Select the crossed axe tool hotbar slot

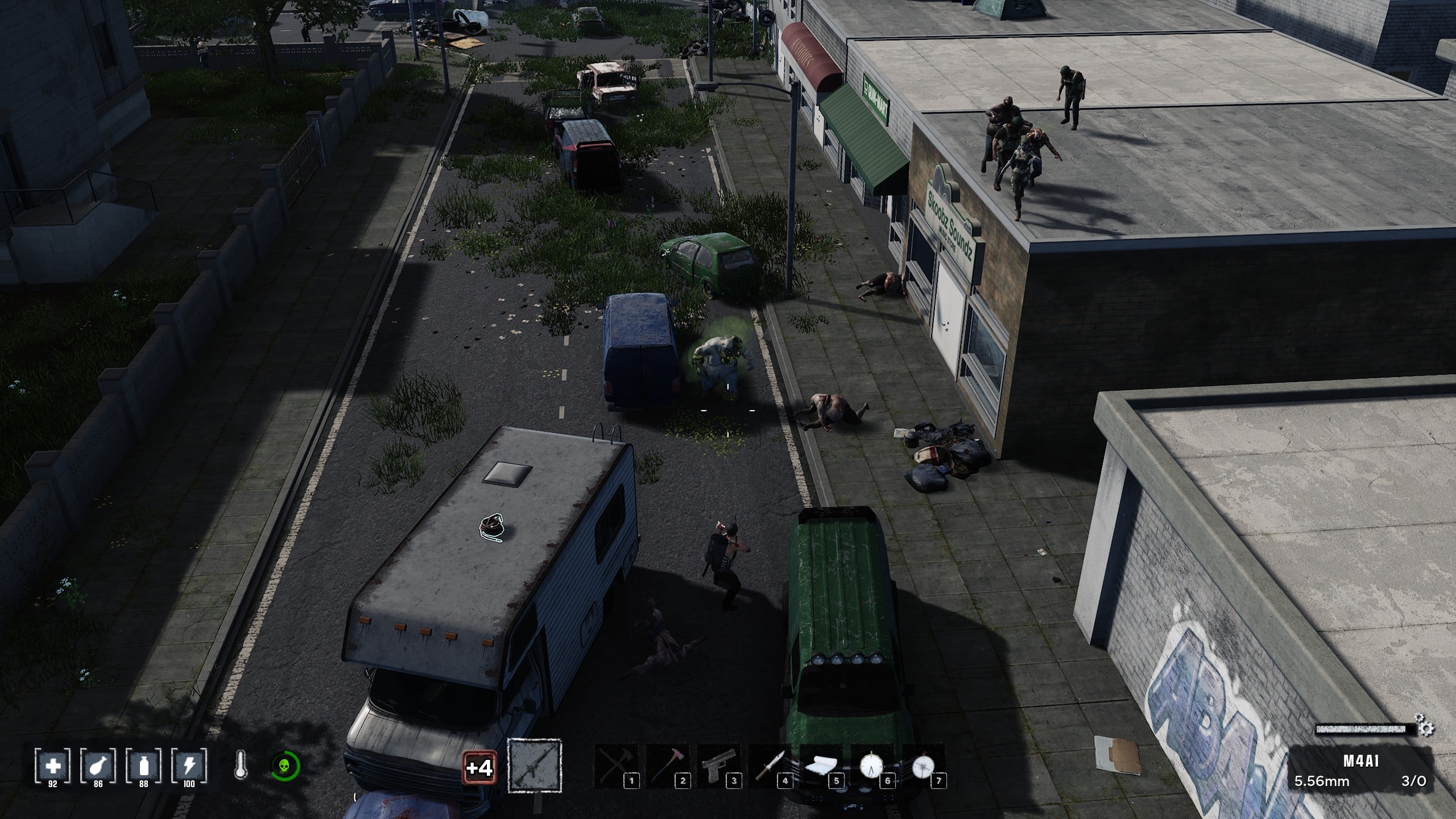pos(616,767)
